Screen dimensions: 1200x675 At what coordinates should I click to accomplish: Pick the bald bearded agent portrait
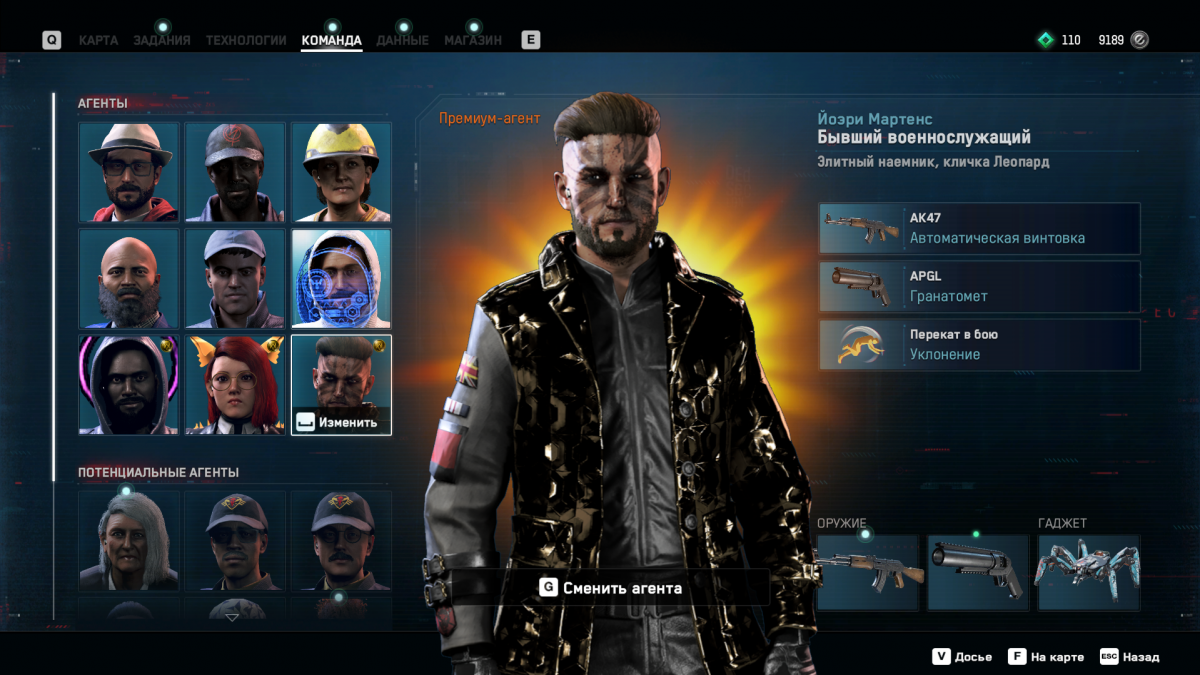pyautogui.click(x=129, y=278)
